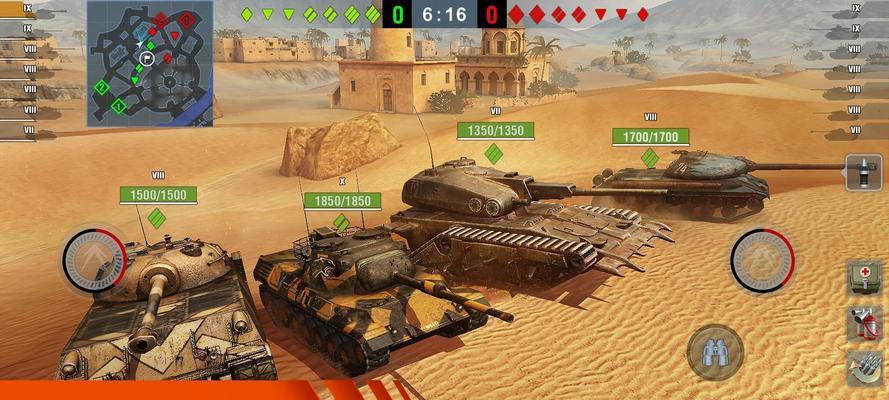Tap the right fire button
The width and height of the screenshot is (889, 400).
click(762, 260)
